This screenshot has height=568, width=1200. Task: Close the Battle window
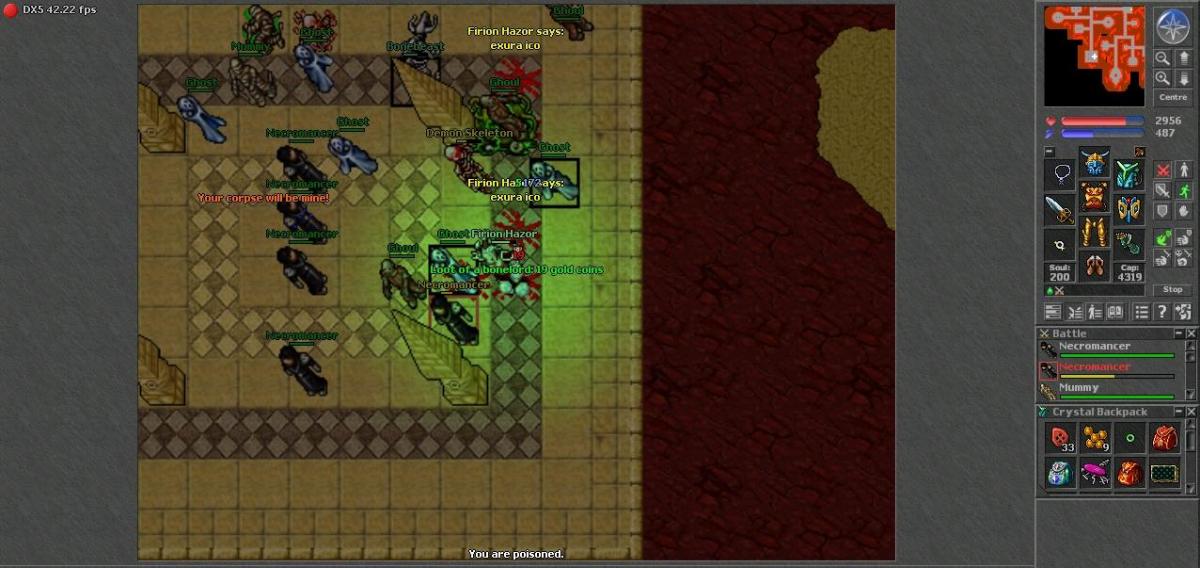tap(1191, 333)
